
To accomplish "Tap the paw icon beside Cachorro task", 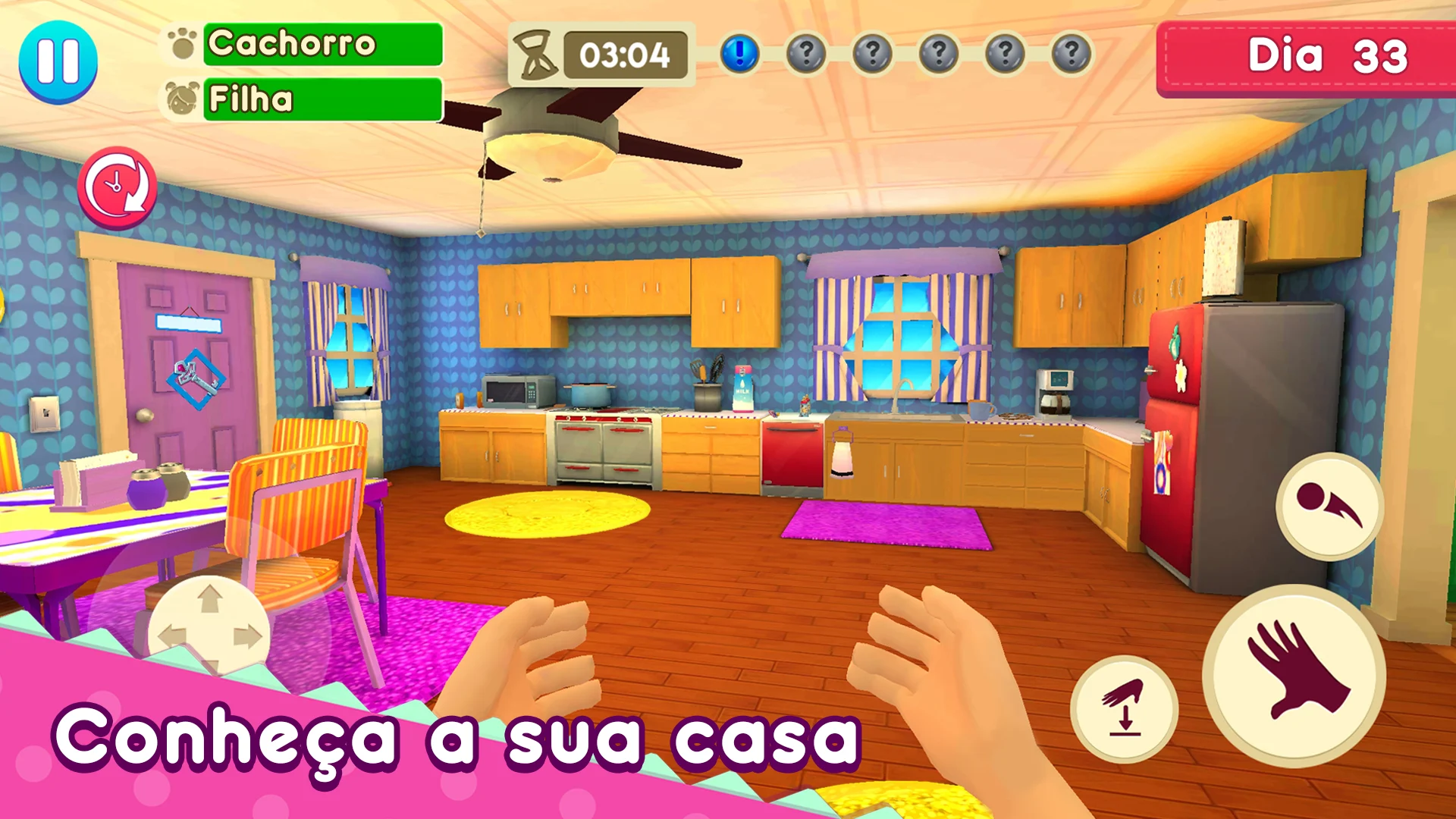I will pyautogui.click(x=181, y=43).
